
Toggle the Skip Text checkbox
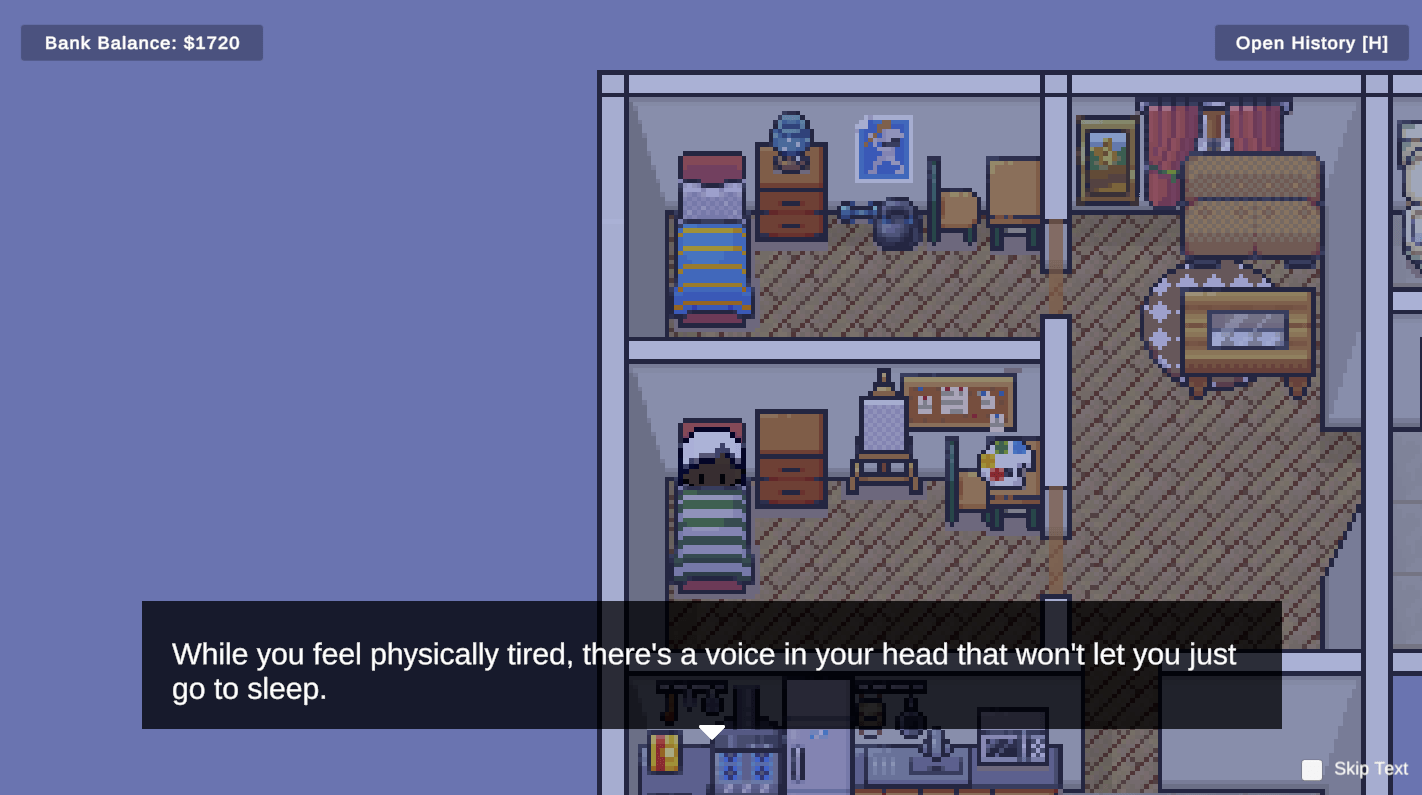click(x=1312, y=769)
